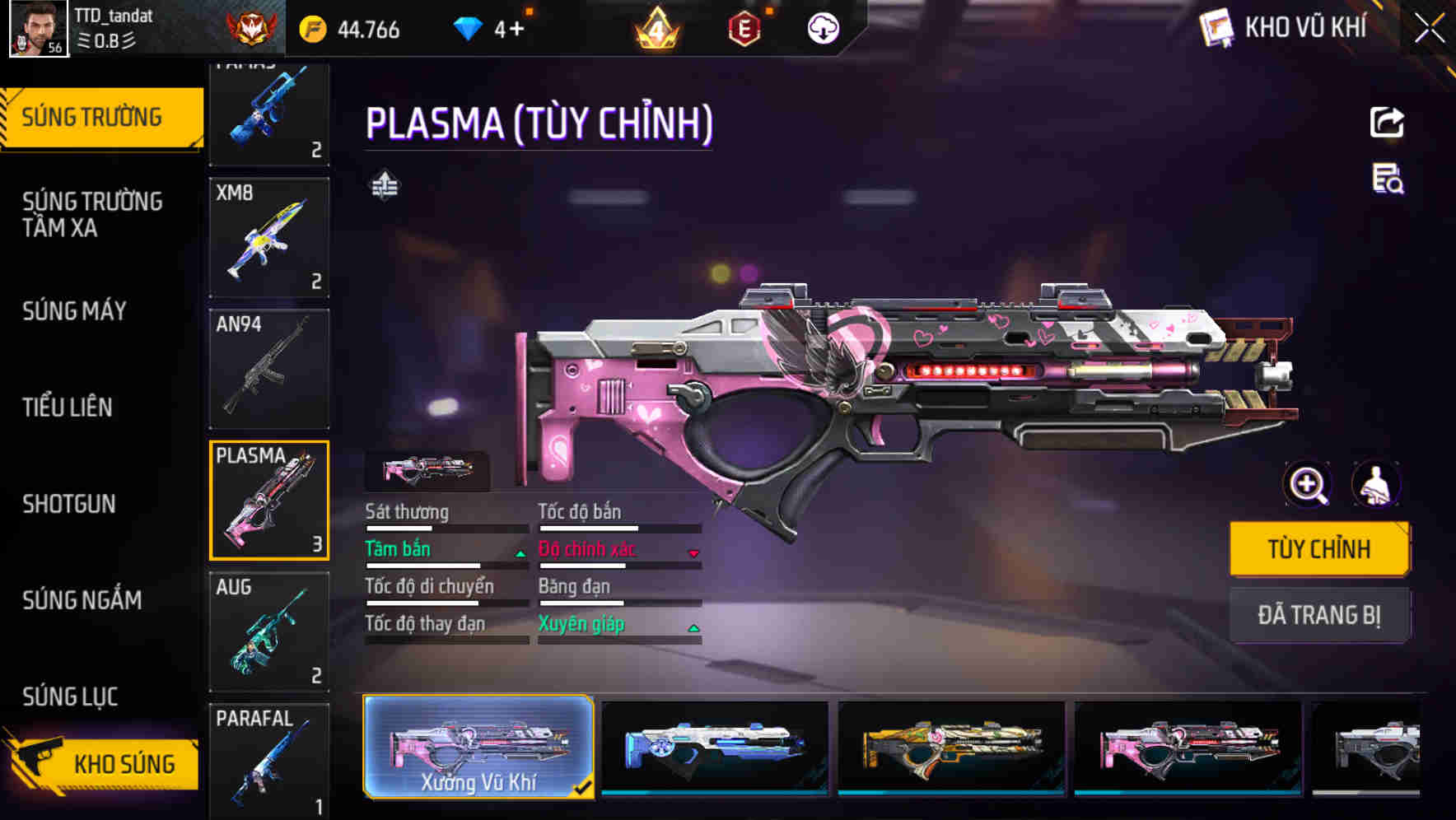The image size is (1456, 820).
Task: Select the Xưởng Vũ Khí skin thumbnail
Action: [478, 747]
